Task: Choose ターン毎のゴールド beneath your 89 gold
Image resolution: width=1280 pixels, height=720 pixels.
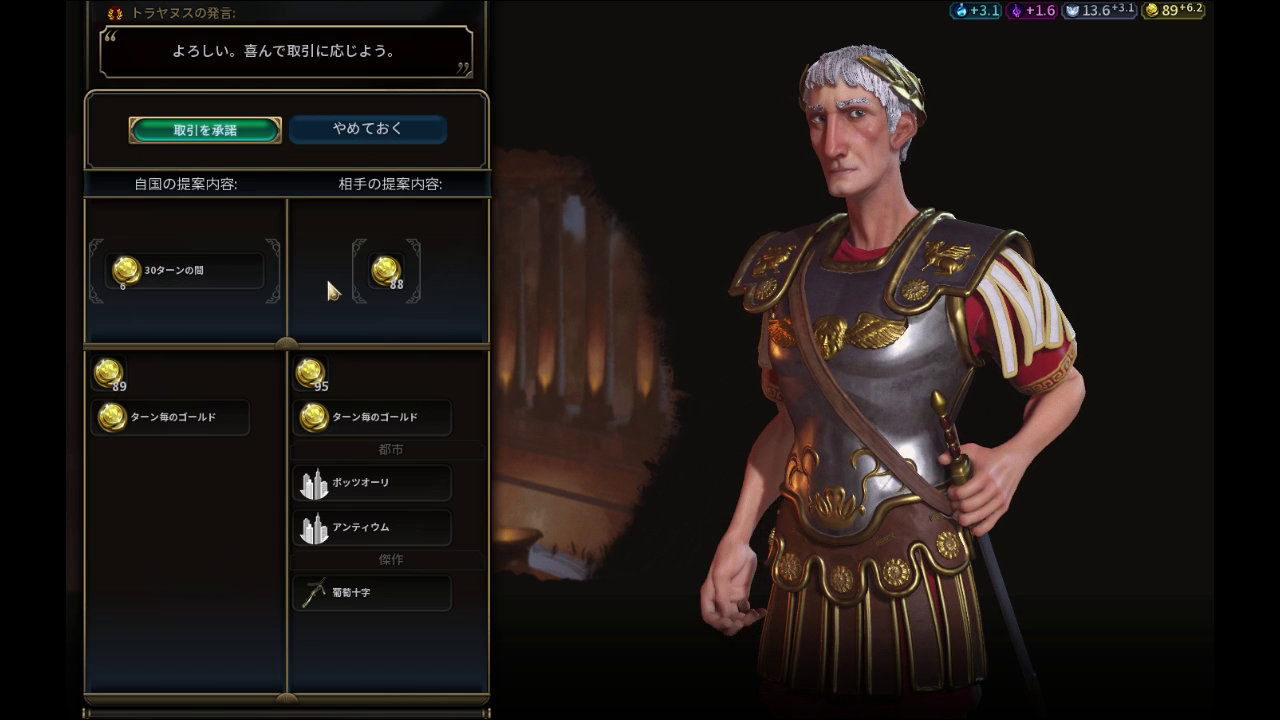Action: pyautogui.click(x=171, y=417)
